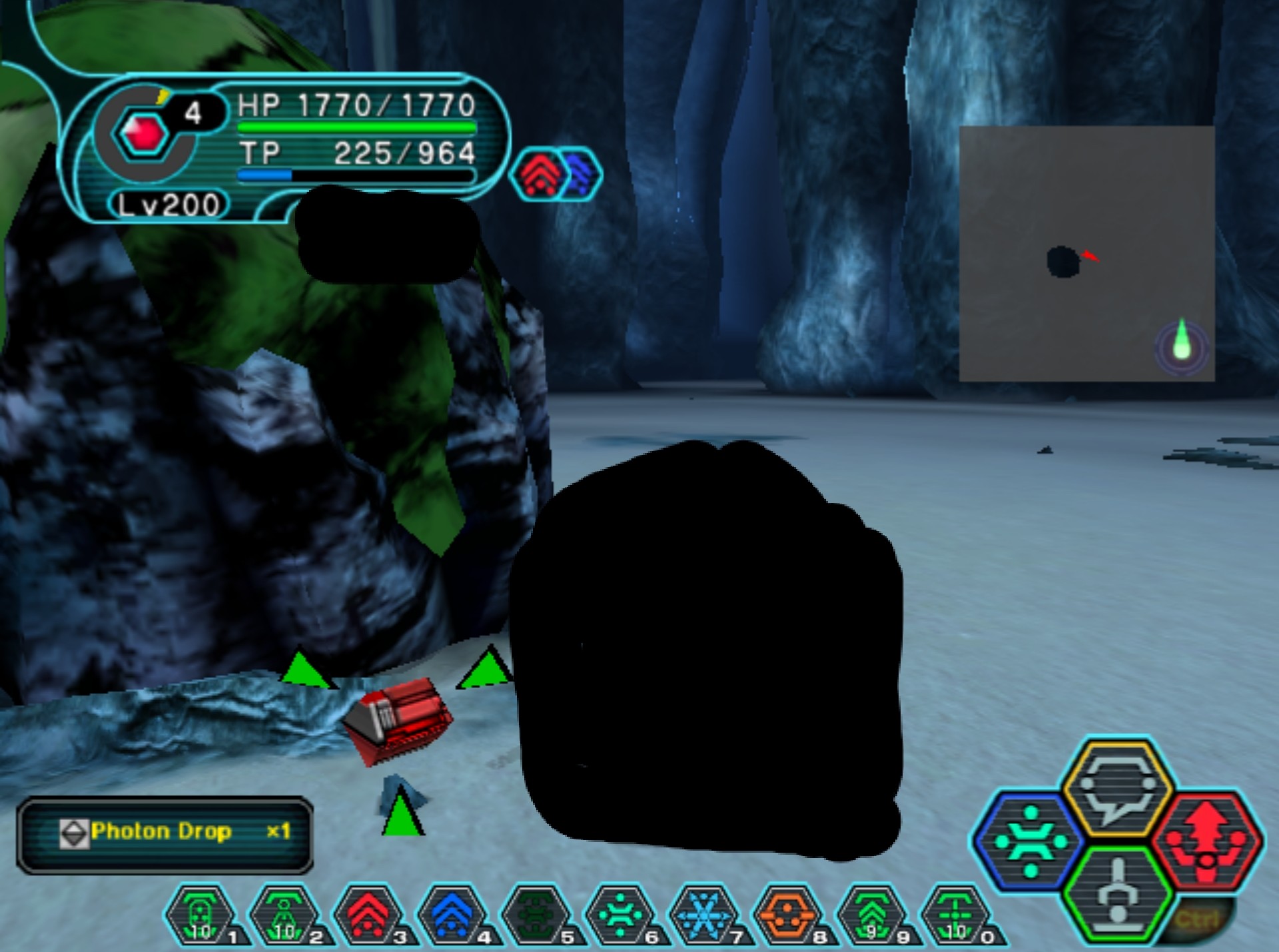
Task: Select the Photon Drop item notification
Action: pos(165,833)
